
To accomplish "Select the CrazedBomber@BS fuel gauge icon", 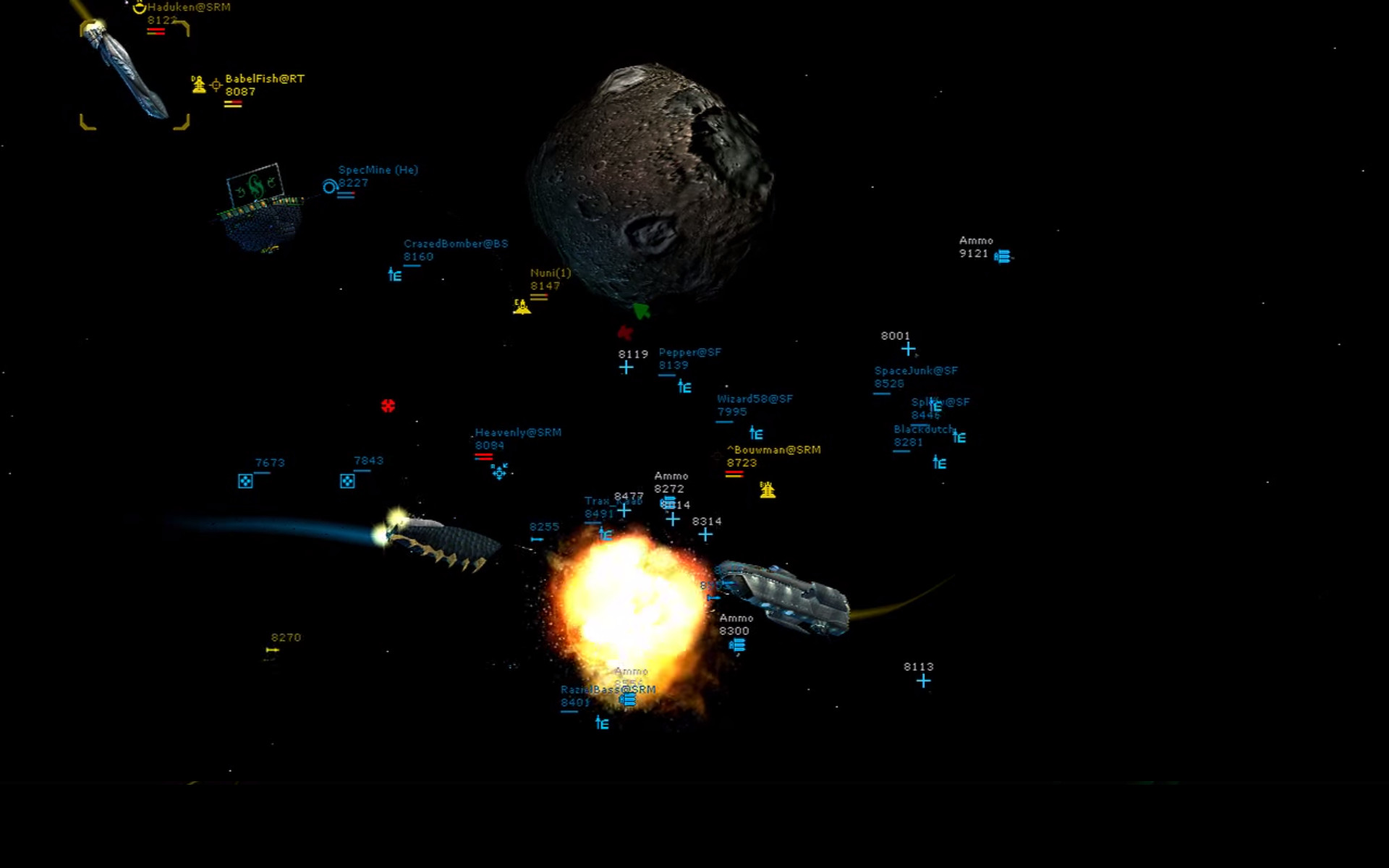I will pyautogui.click(x=394, y=276).
